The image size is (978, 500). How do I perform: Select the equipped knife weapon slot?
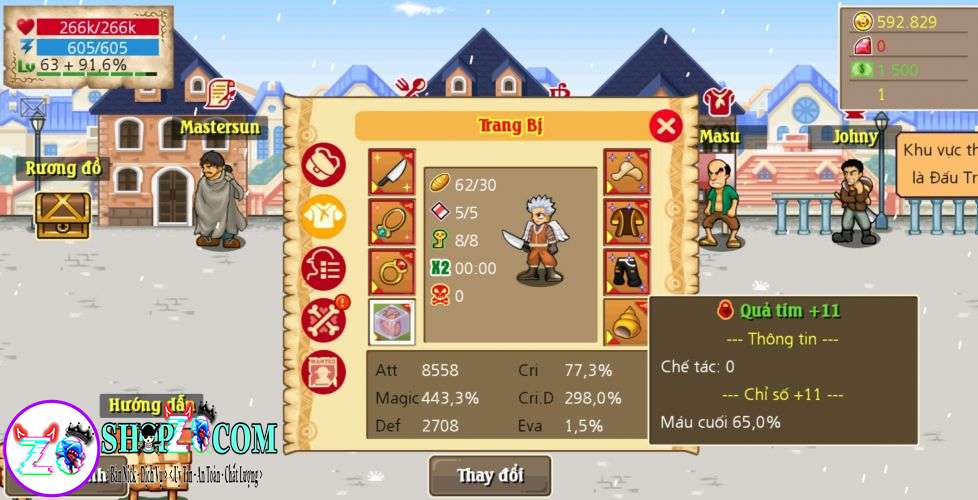[x=391, y=172]
